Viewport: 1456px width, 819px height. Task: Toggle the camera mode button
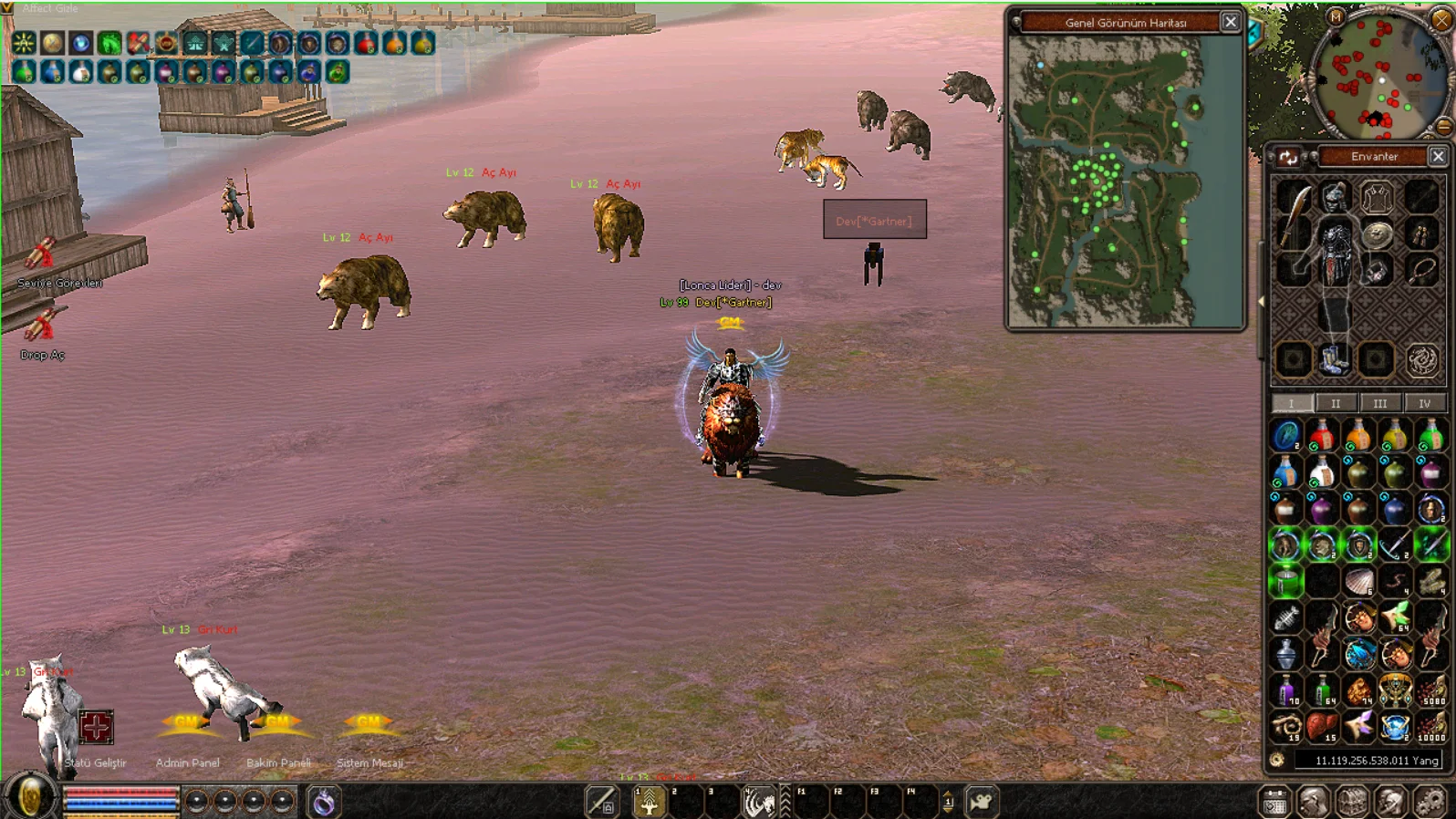(x=981, y=802)
